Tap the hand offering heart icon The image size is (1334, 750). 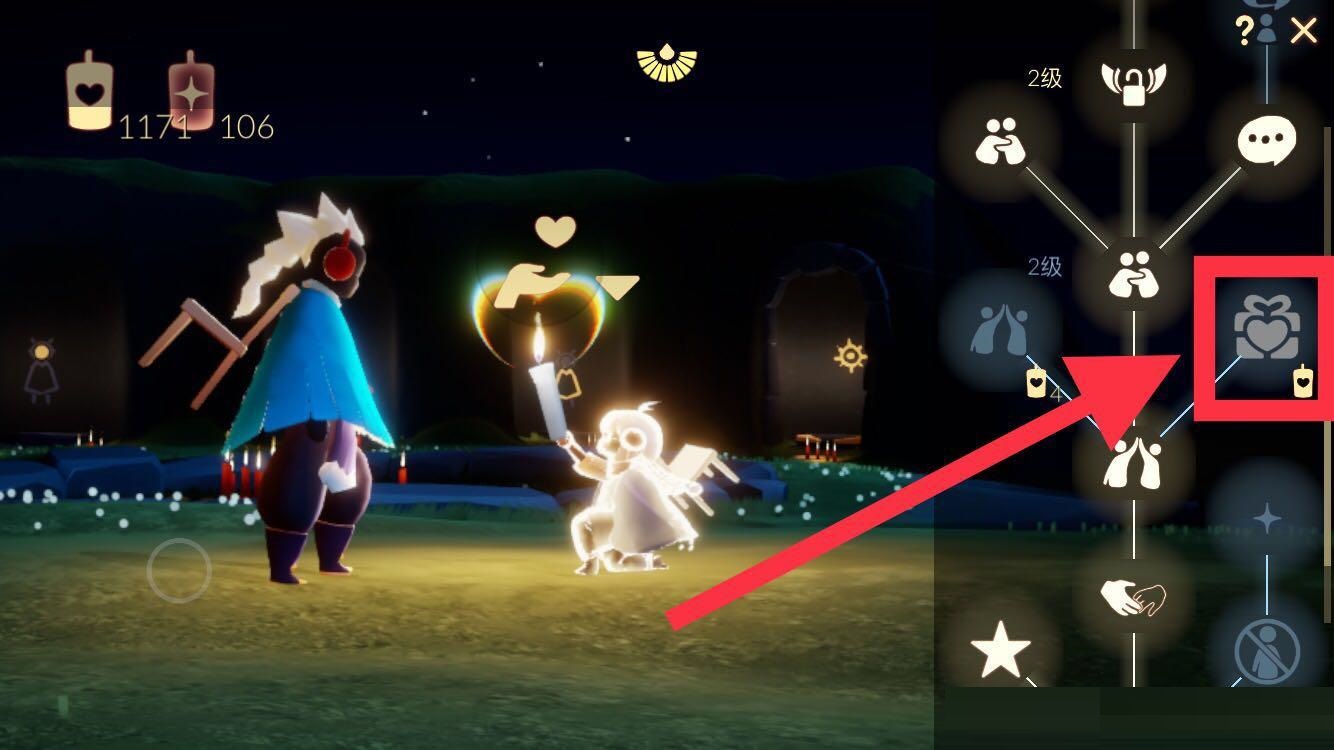(x=535, y=284)
